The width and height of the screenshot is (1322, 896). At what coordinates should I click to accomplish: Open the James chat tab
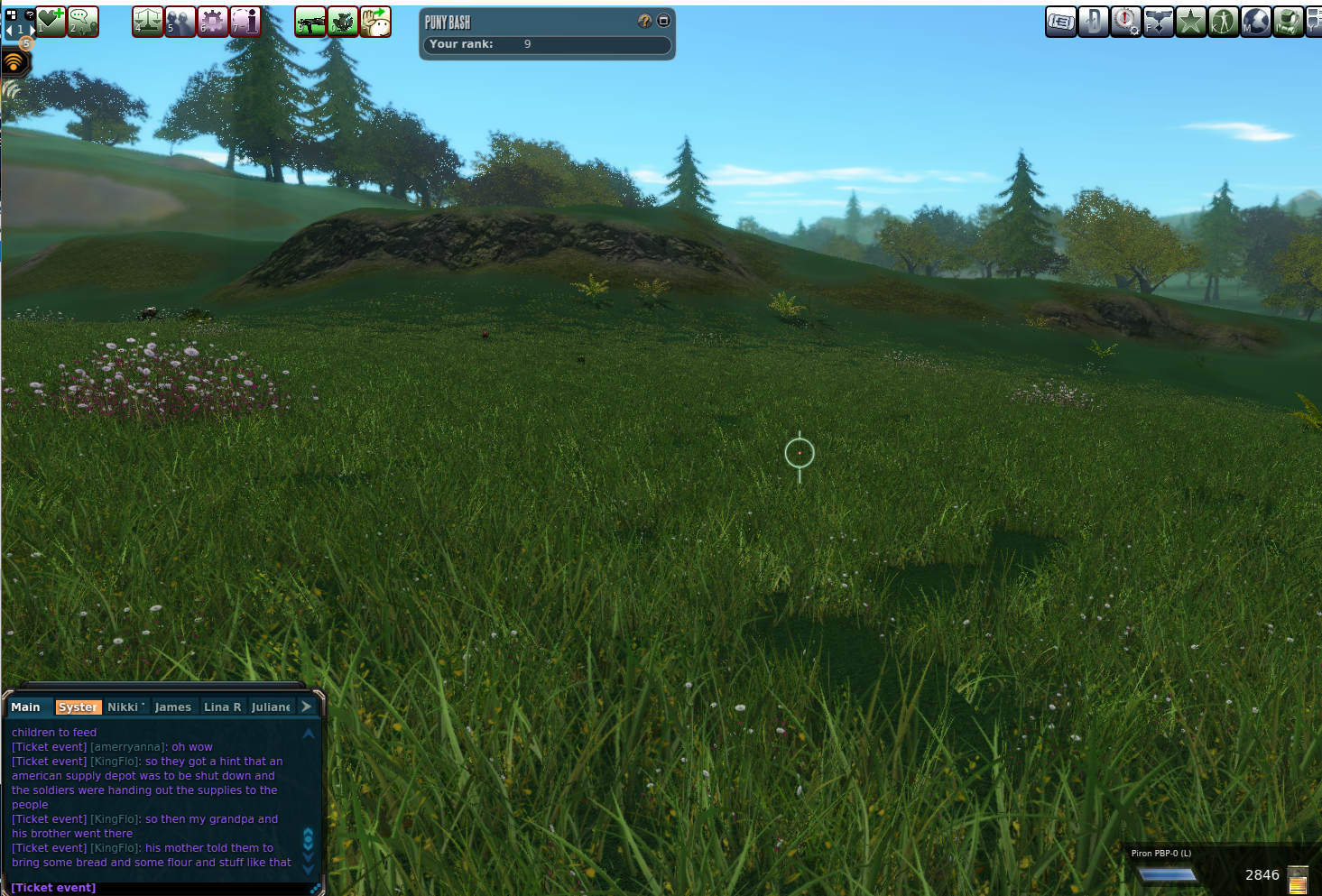point(172,707)
